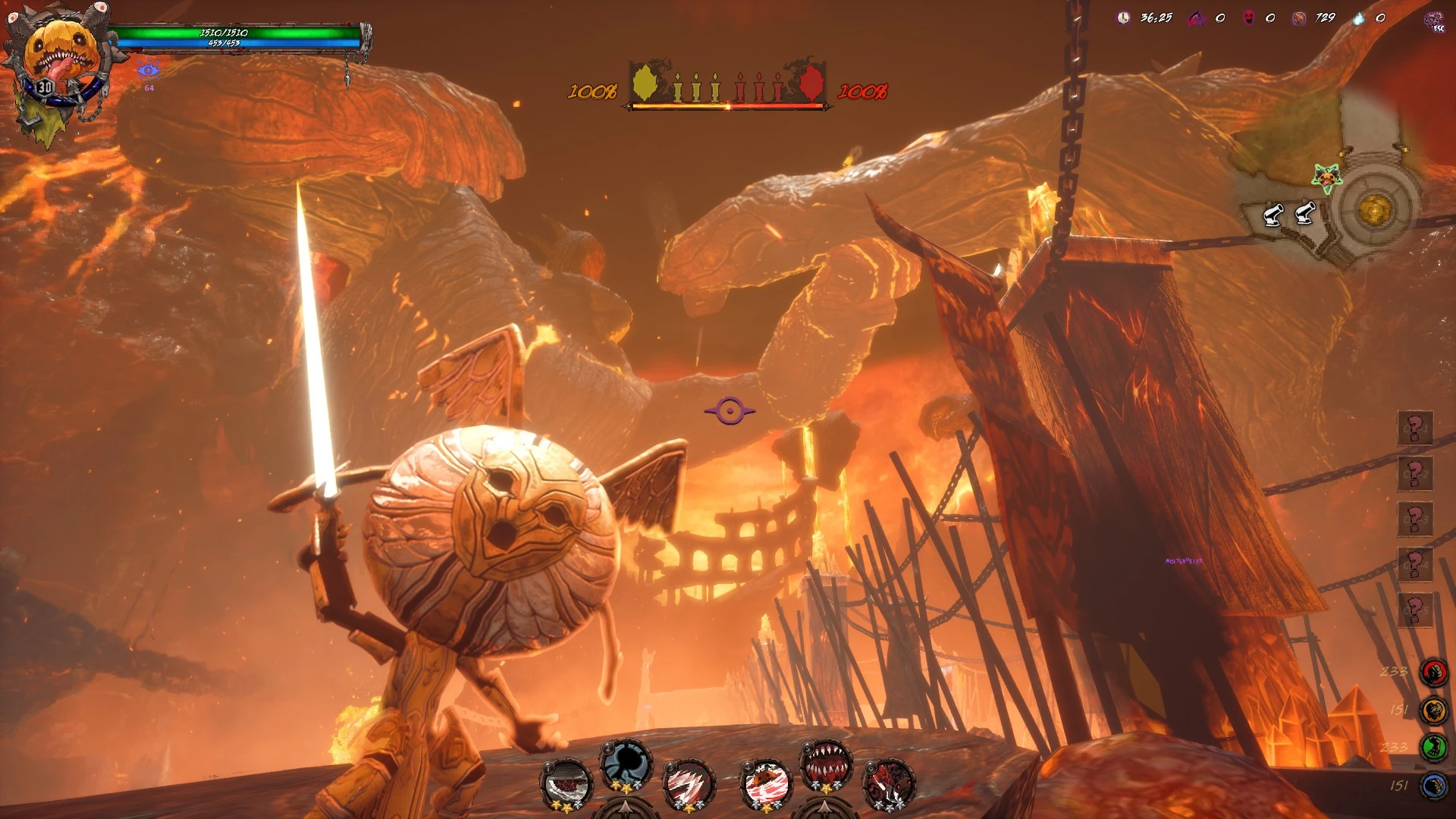Screen dimensions: 1456x819
Task: Select the blue fist stat icon
Action: coord(1433,786)
